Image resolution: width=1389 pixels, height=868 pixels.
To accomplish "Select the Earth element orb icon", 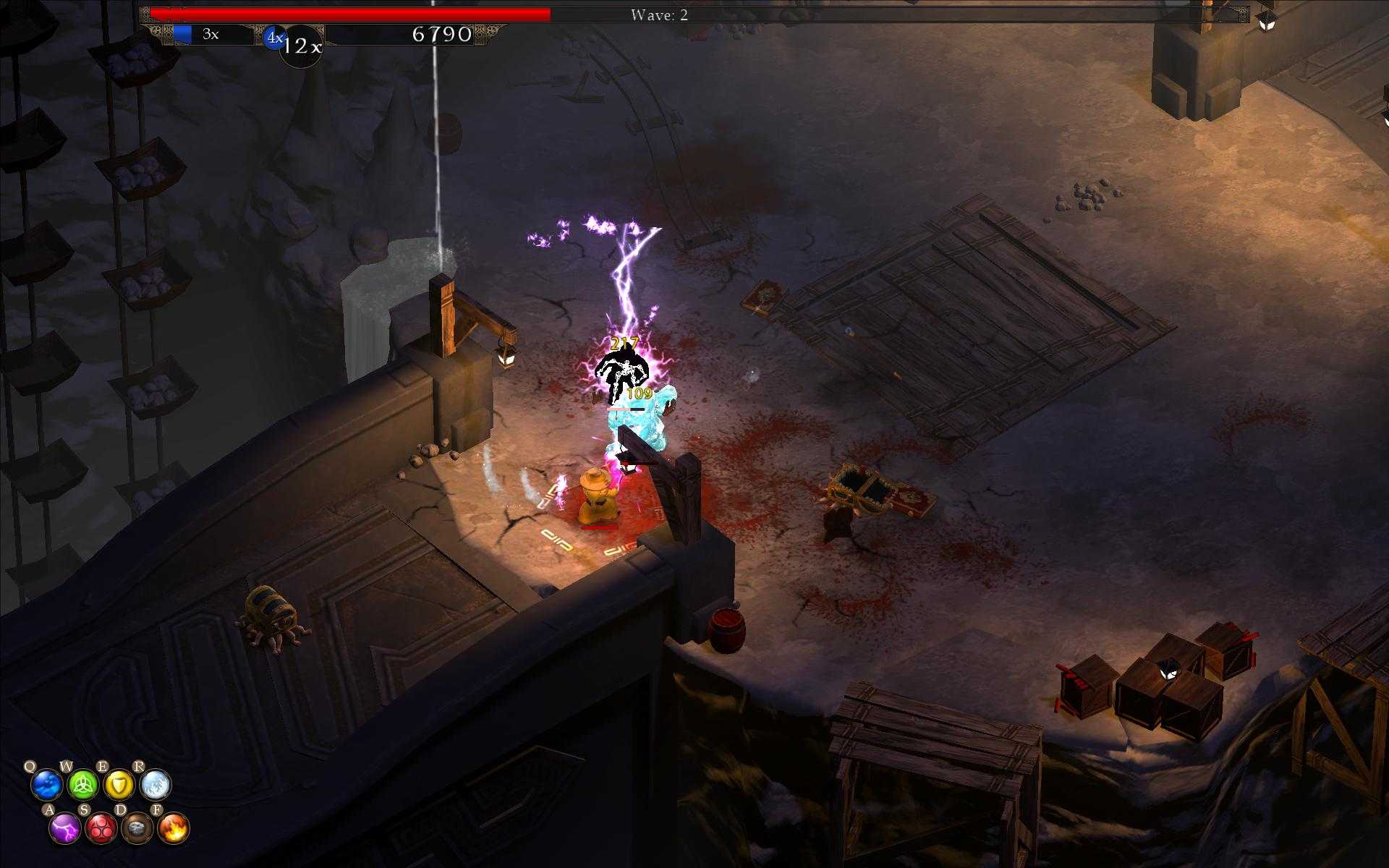I will (x=137, y=827).
